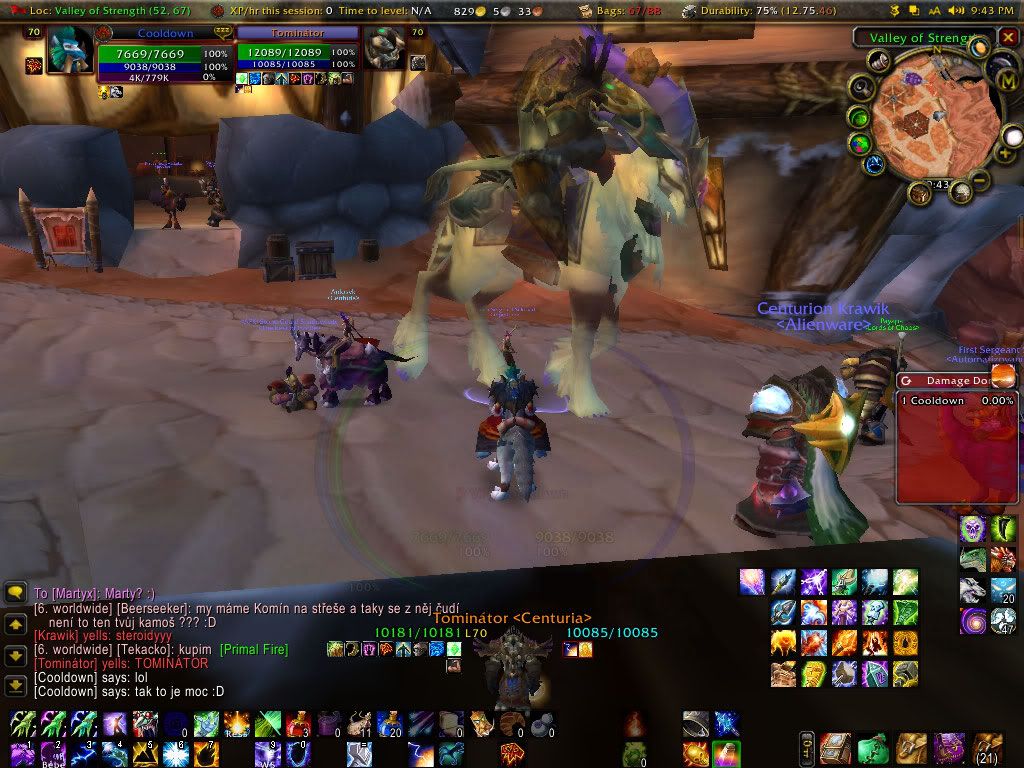Viewport: 1024px width, 768px height.
Task: Open the keyring button
Action: (806, 748)
